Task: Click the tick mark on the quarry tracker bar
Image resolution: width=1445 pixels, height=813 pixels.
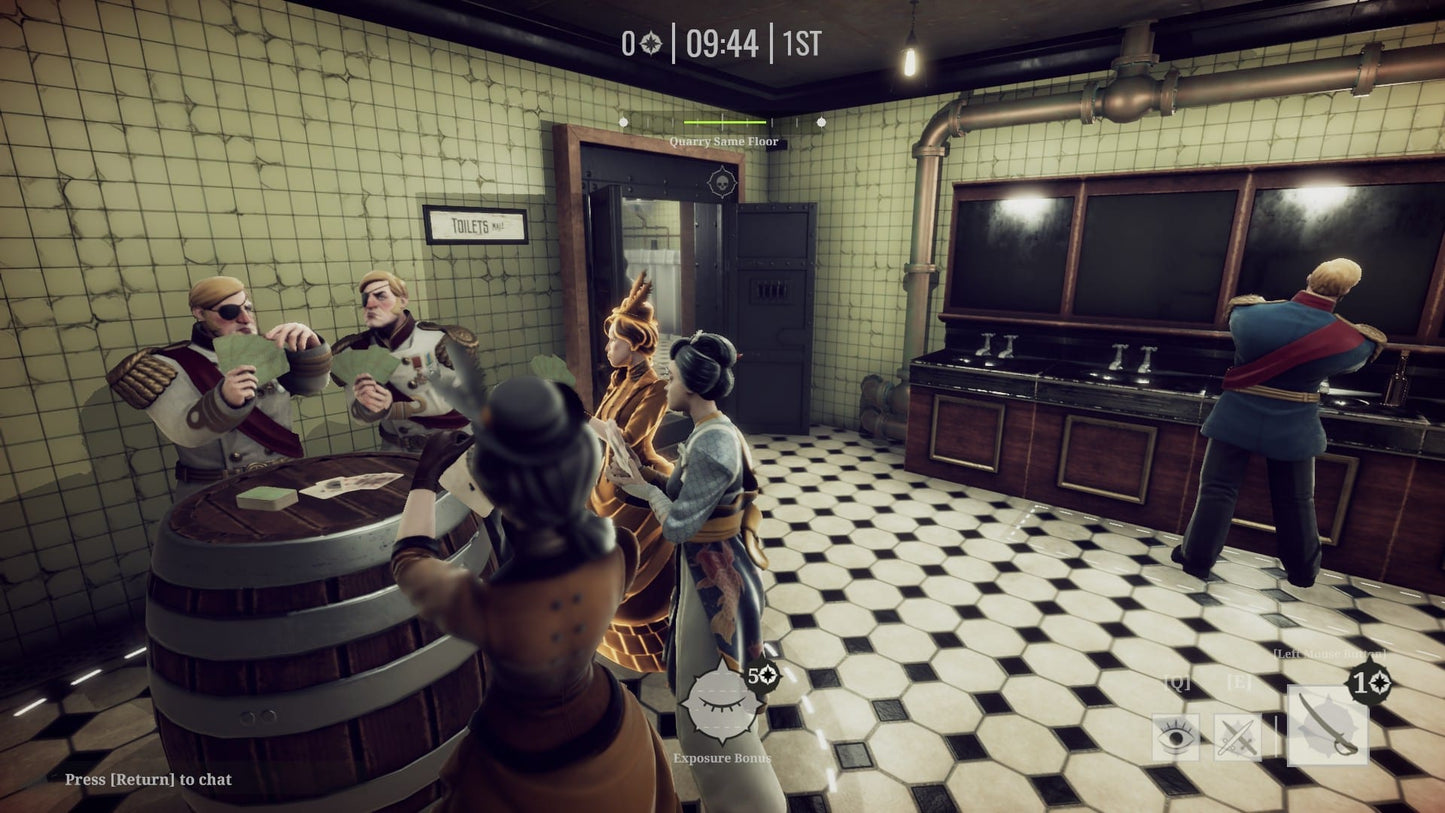Action: click(722, 120)
